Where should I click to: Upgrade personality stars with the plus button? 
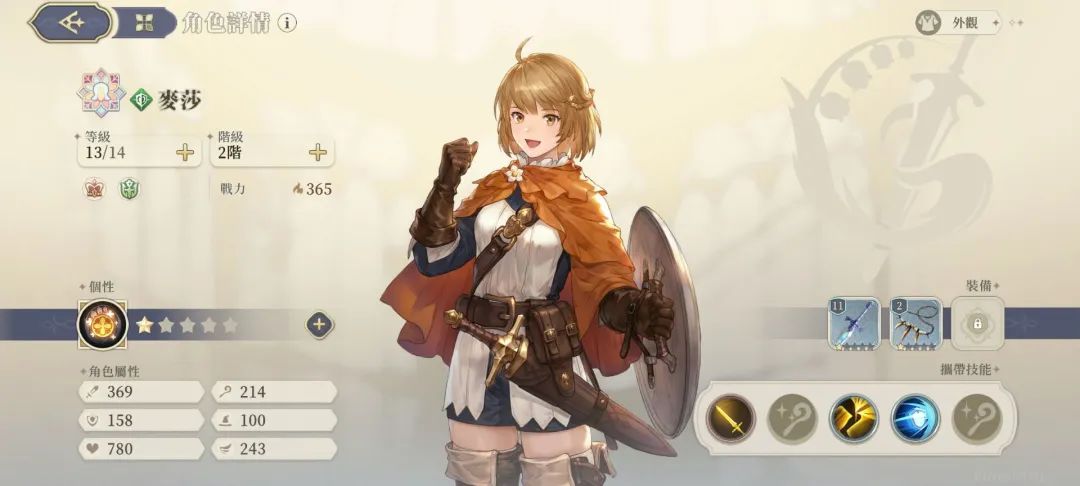click(x=319, y=324)
